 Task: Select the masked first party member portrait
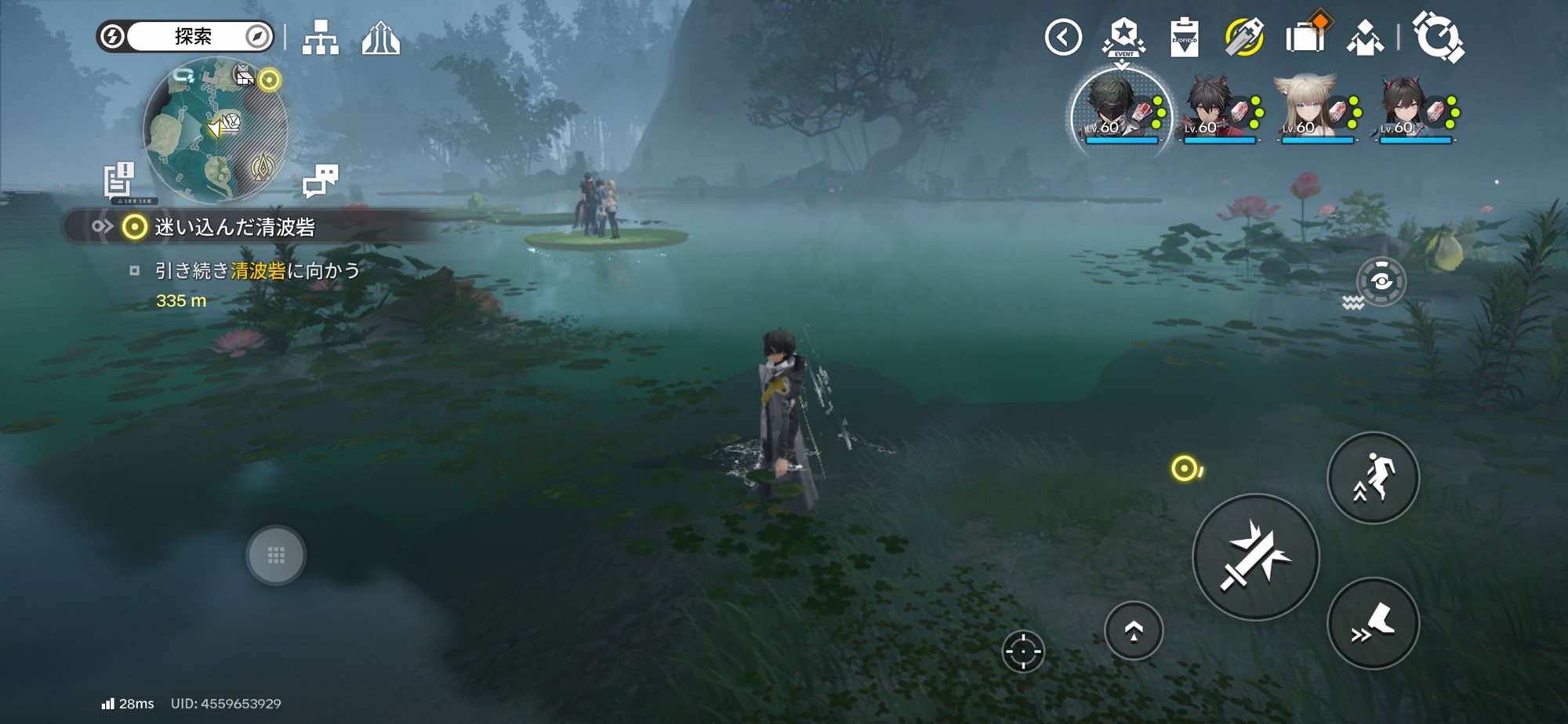pyautogui.click(x=1120, y=110)
